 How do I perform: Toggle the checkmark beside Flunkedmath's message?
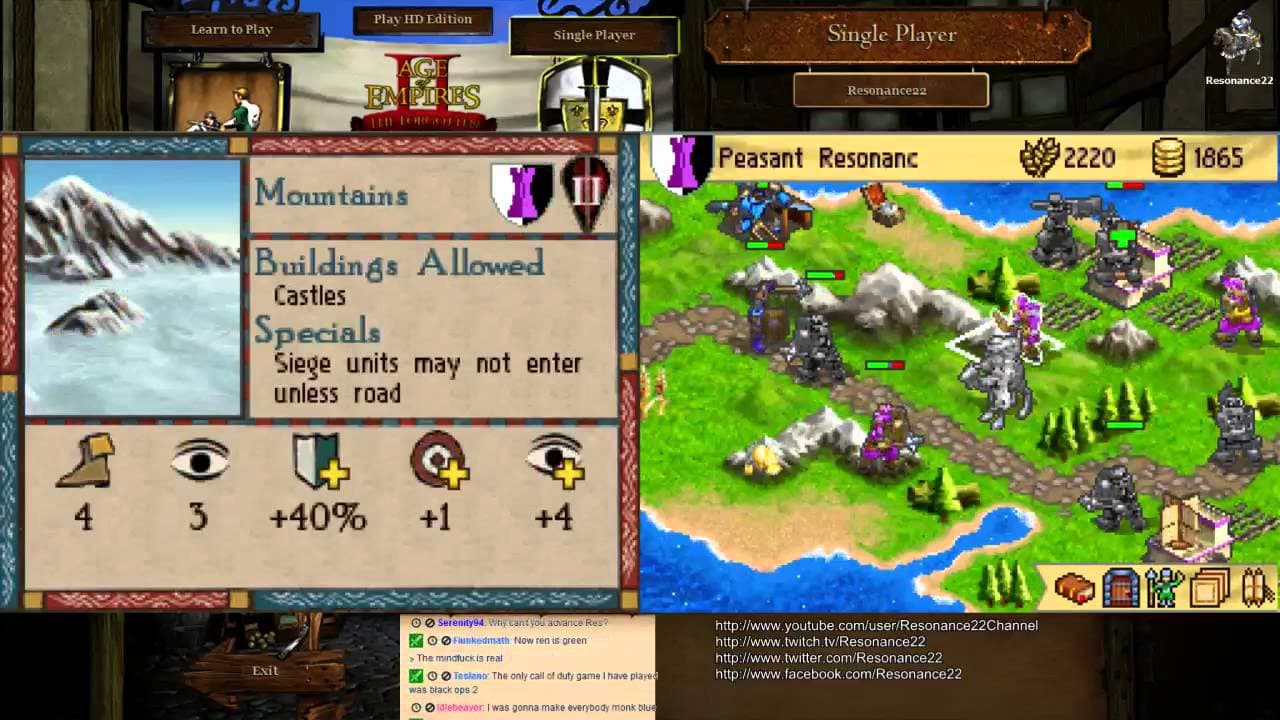[x=415, y=641]
